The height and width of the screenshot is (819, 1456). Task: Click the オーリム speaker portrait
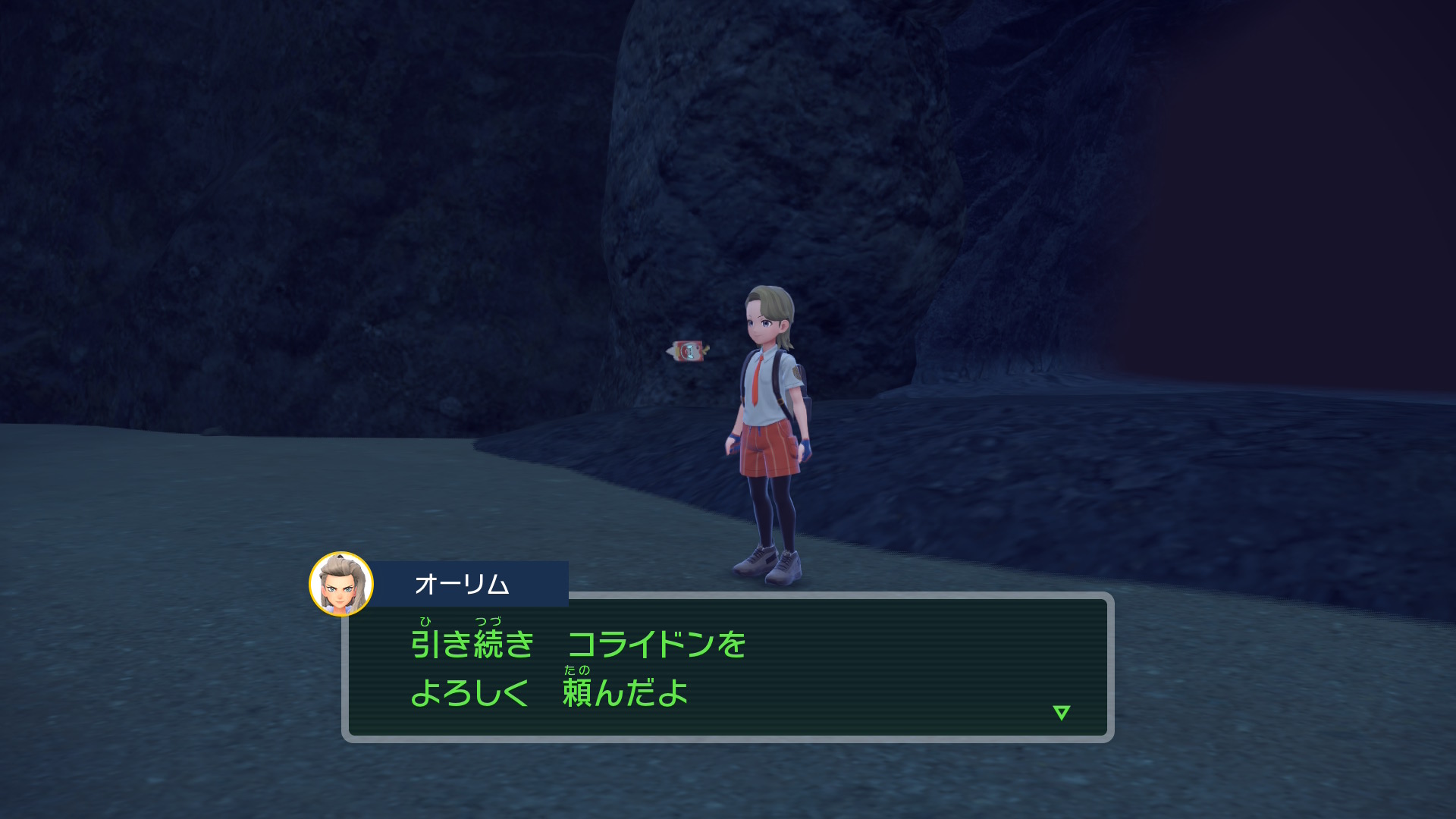click(341, 584)
